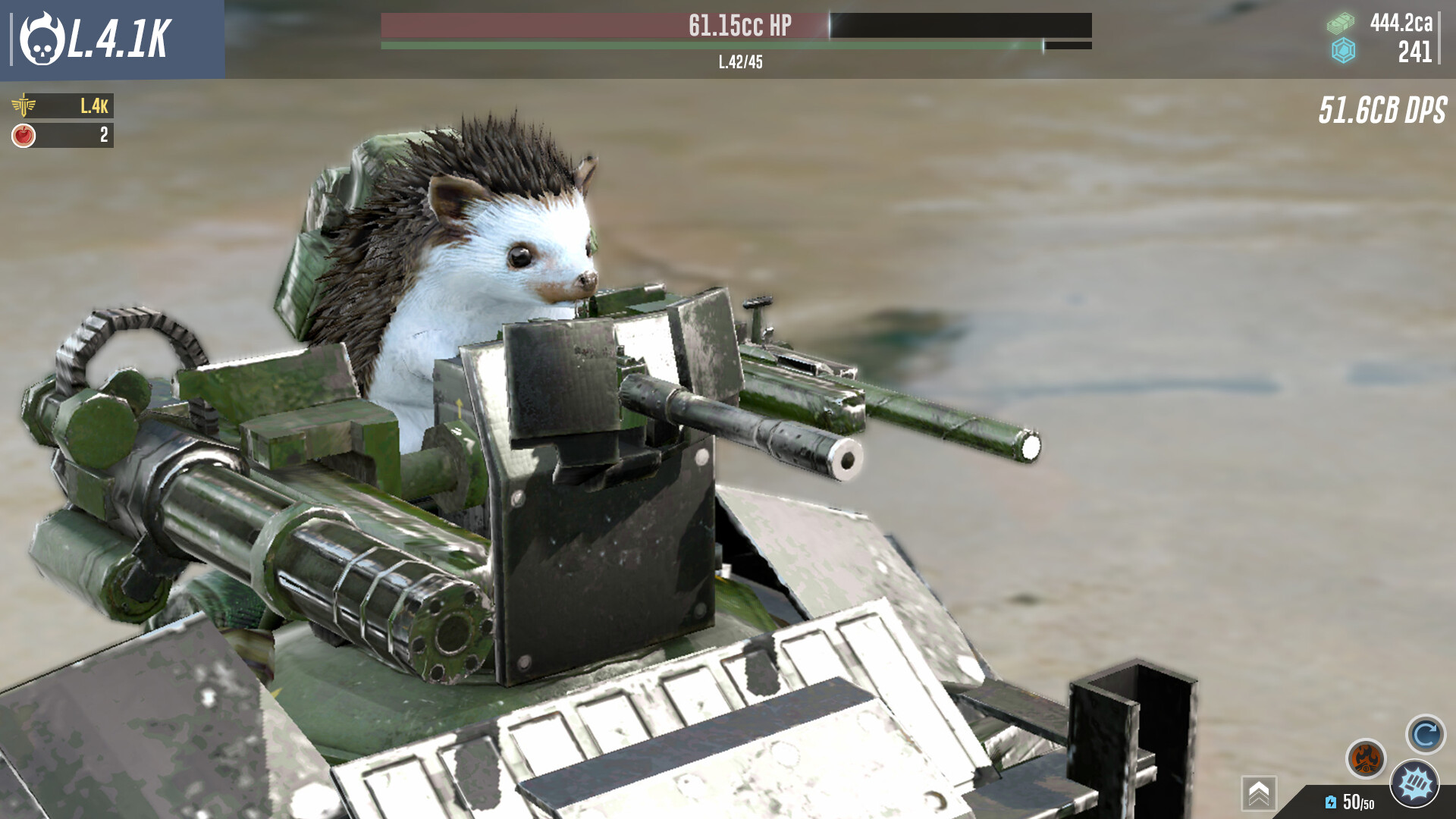Select the L.4K rank value
This screenshot has height=819, width=1456.
[94, 106]
